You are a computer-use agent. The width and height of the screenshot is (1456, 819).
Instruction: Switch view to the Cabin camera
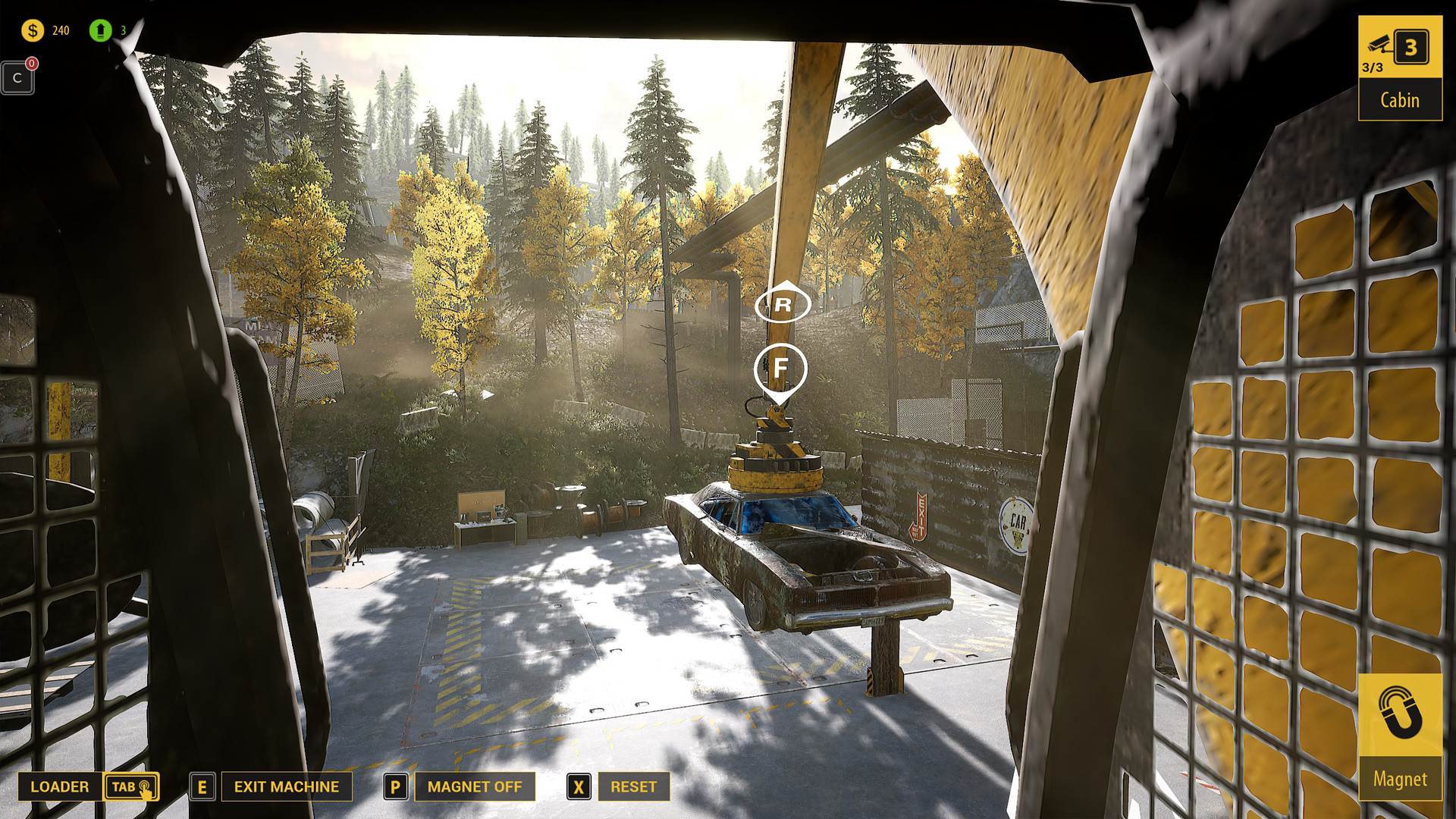coord(1401,99)
